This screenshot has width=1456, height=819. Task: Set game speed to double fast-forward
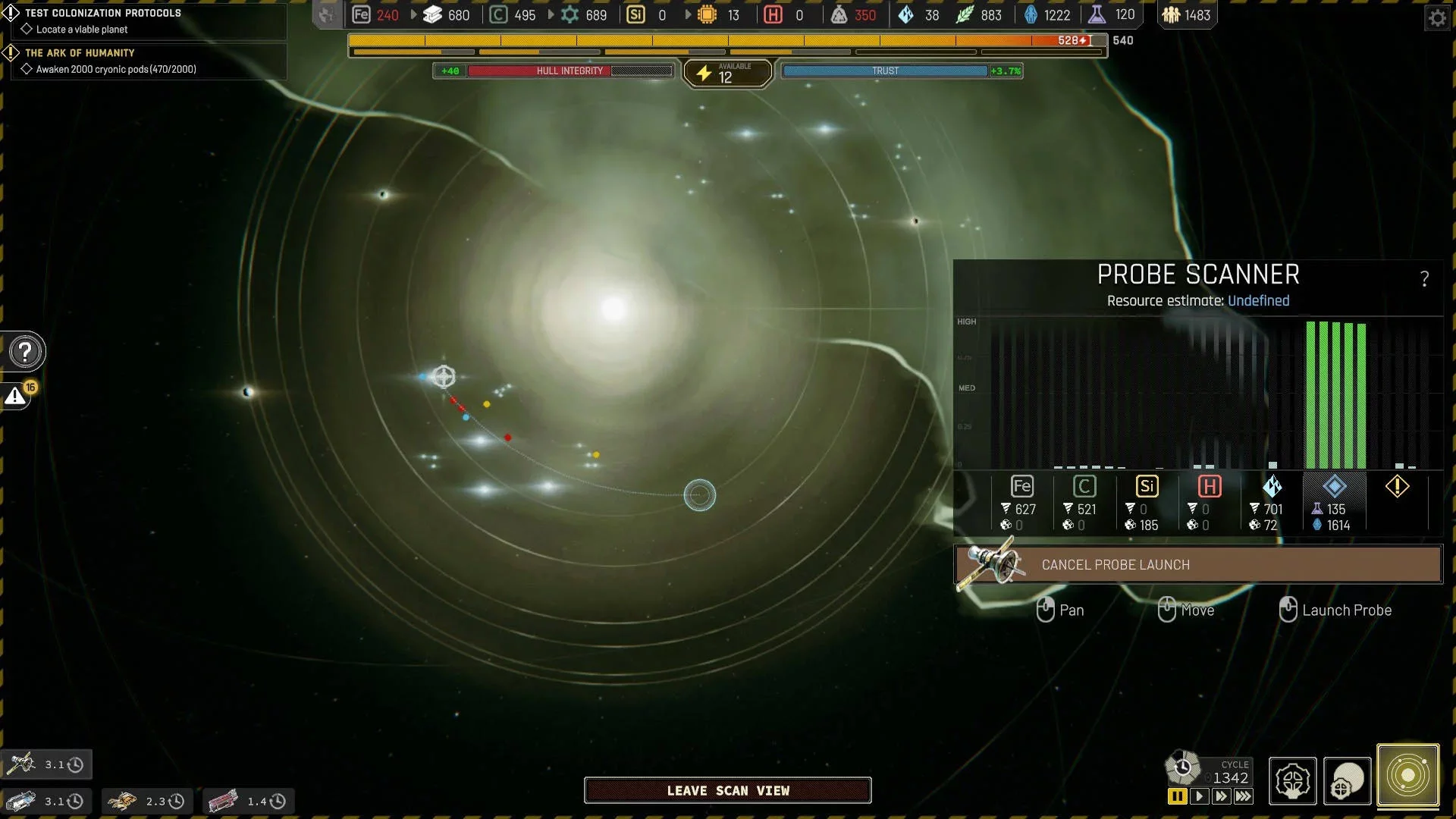pyautogui.click(x=1221, y=796)
